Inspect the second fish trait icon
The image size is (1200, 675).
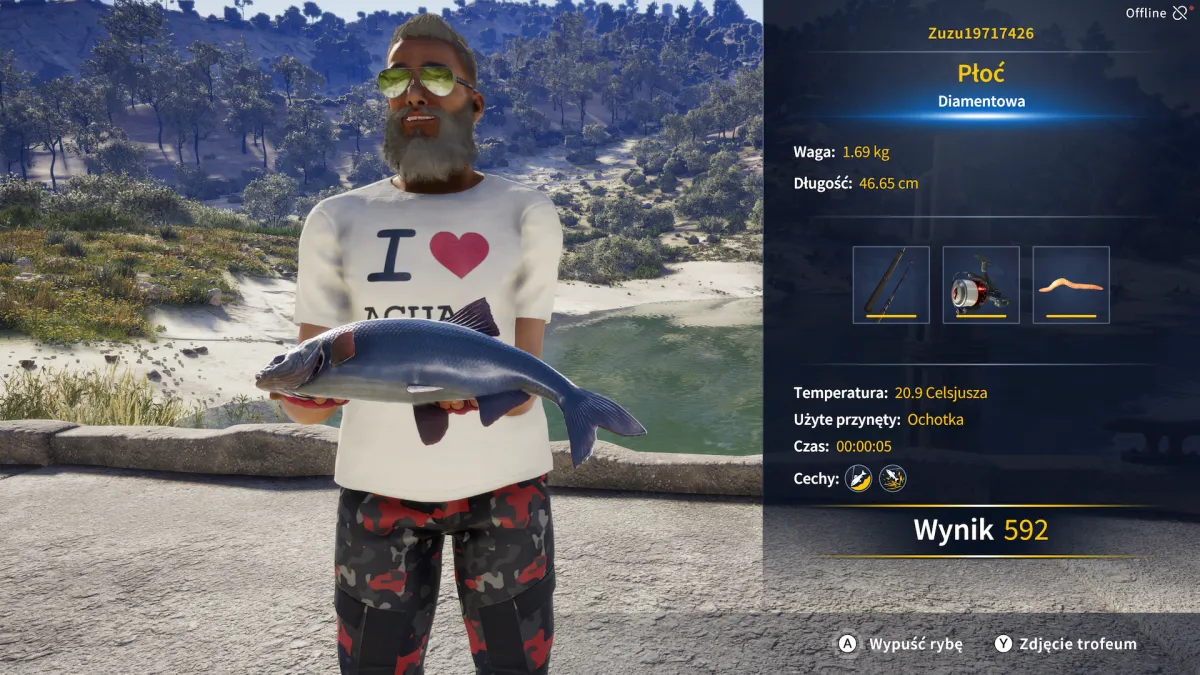pyautogui.click(x=892, y=479)
